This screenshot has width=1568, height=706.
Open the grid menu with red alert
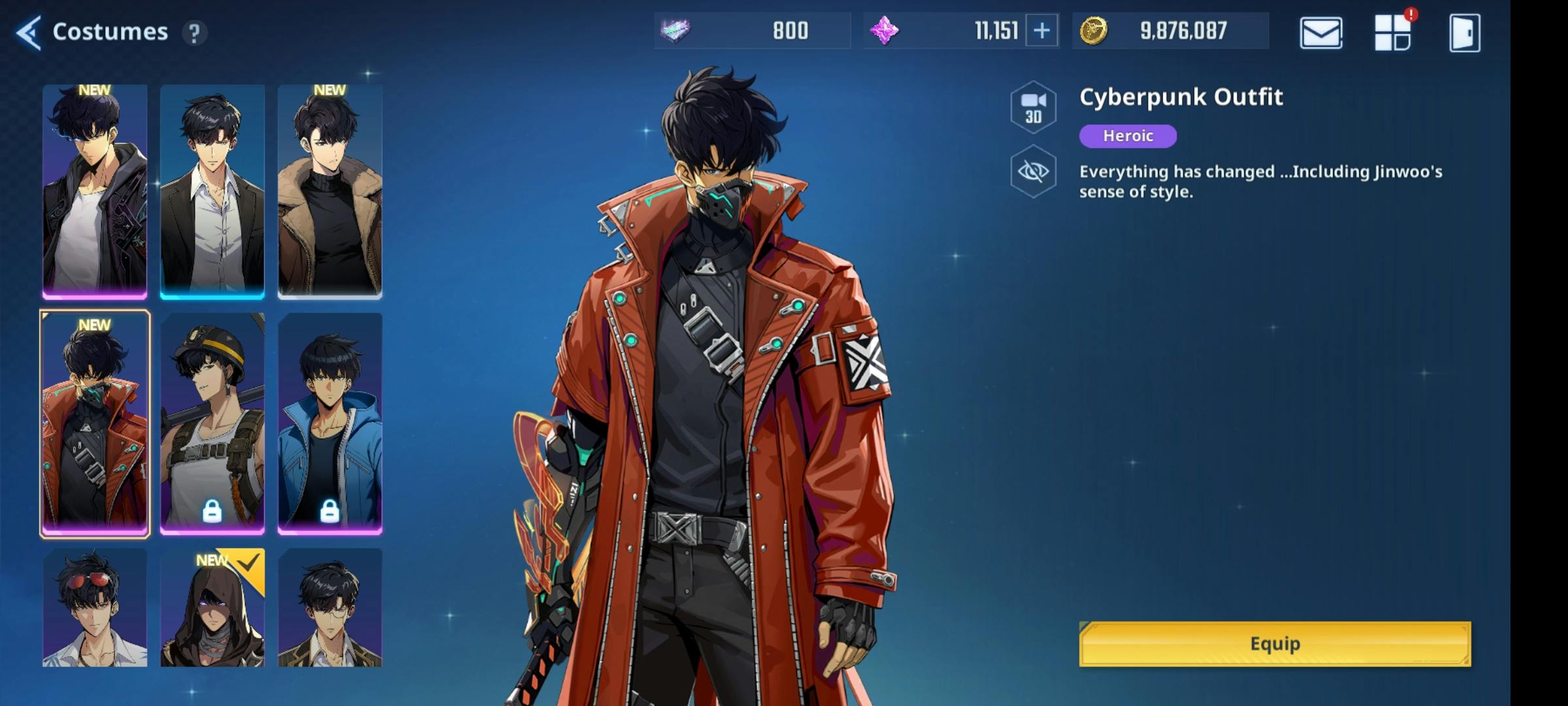[1392, 33]
